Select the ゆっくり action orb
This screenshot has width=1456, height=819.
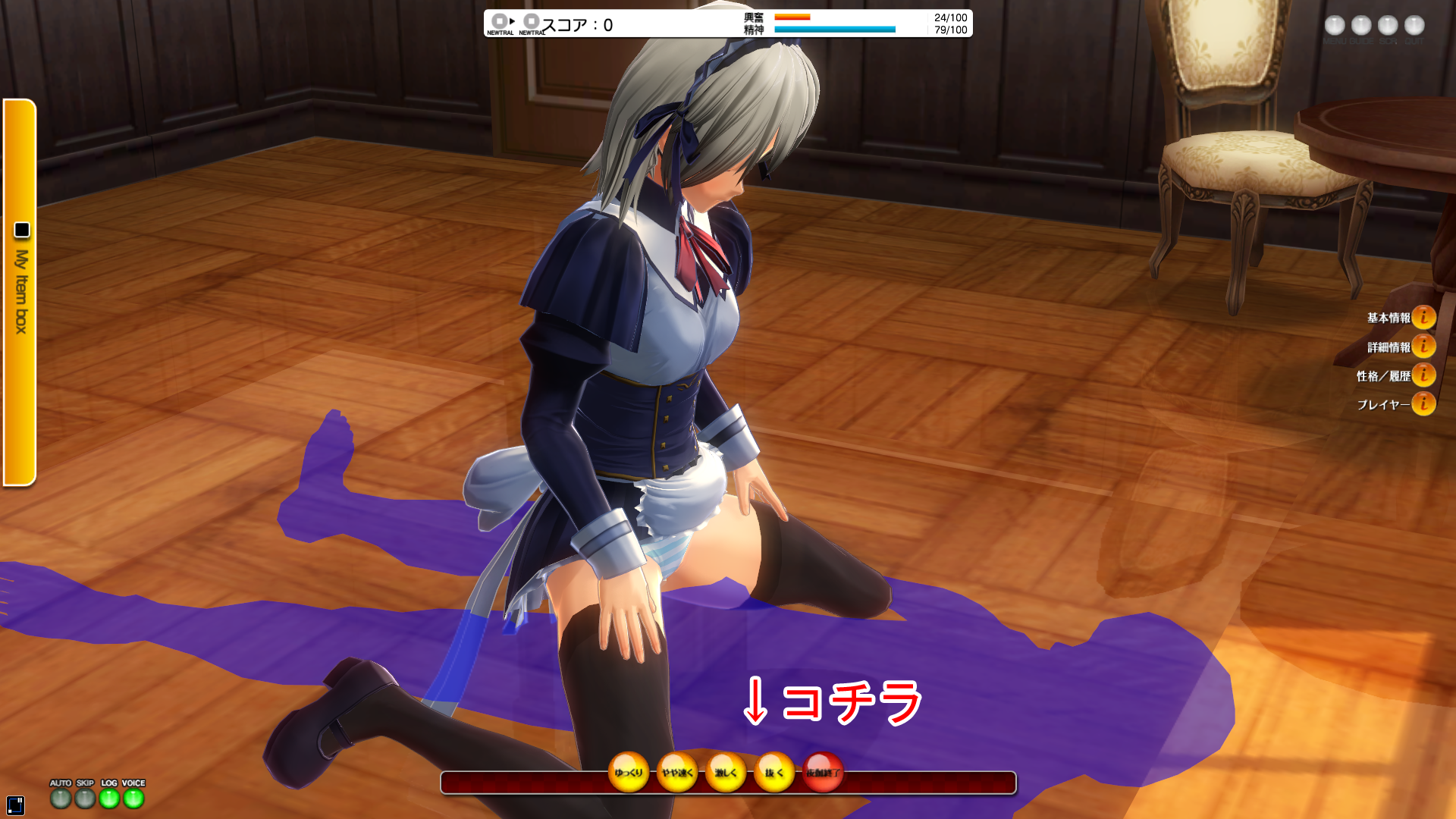(x=629, y=772)
